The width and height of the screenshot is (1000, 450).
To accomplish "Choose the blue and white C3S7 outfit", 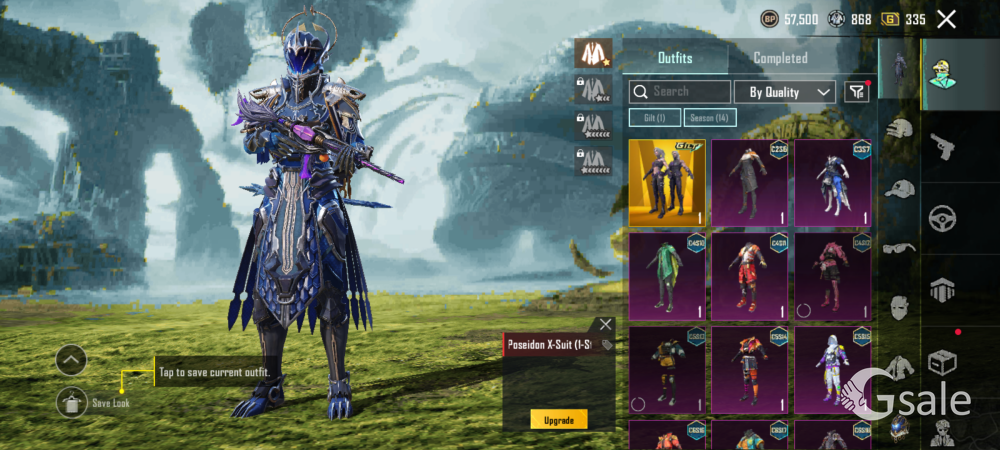I will point(833,183).
